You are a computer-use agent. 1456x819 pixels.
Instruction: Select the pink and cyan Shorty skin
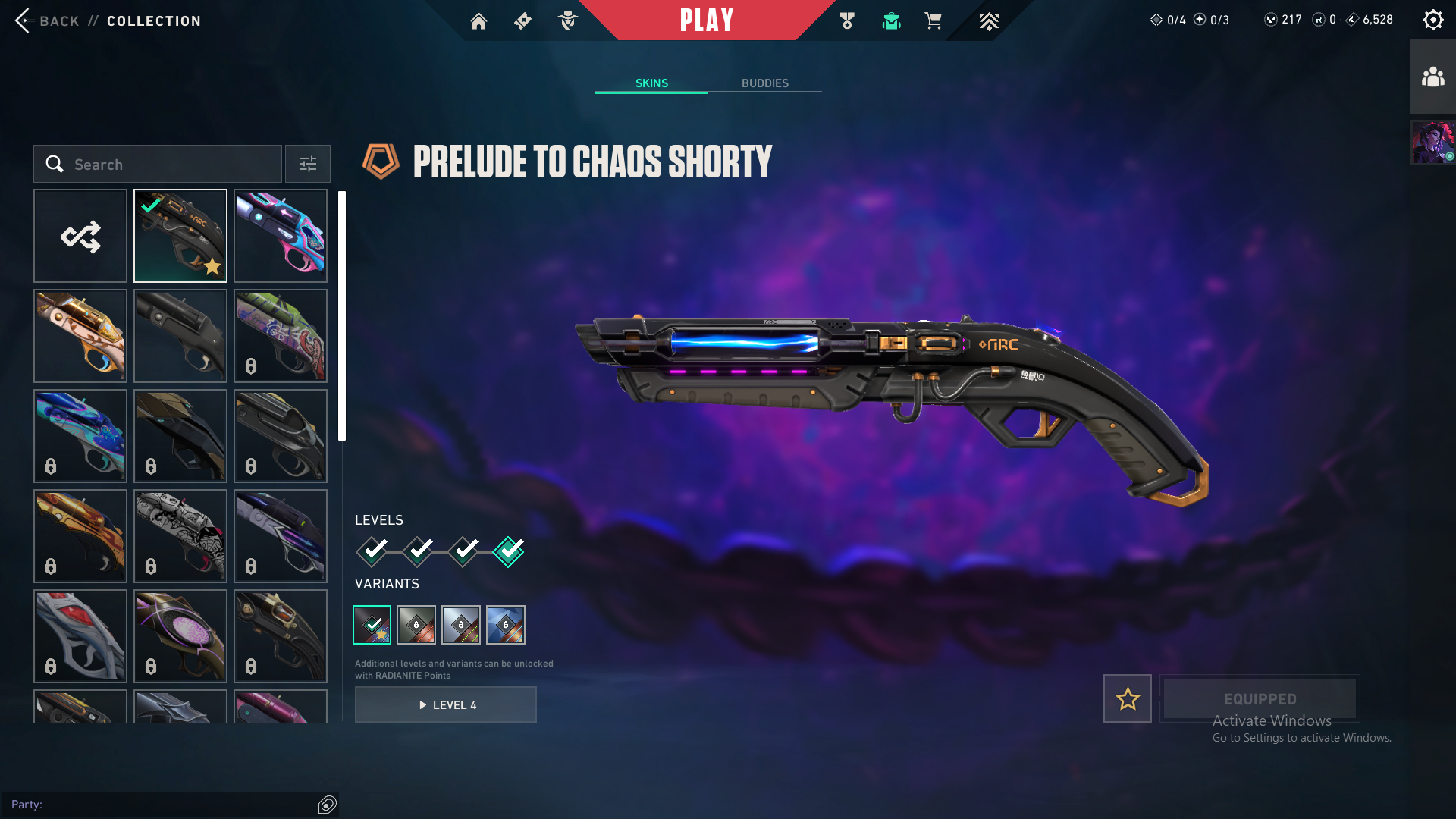[x=281, y=237]
